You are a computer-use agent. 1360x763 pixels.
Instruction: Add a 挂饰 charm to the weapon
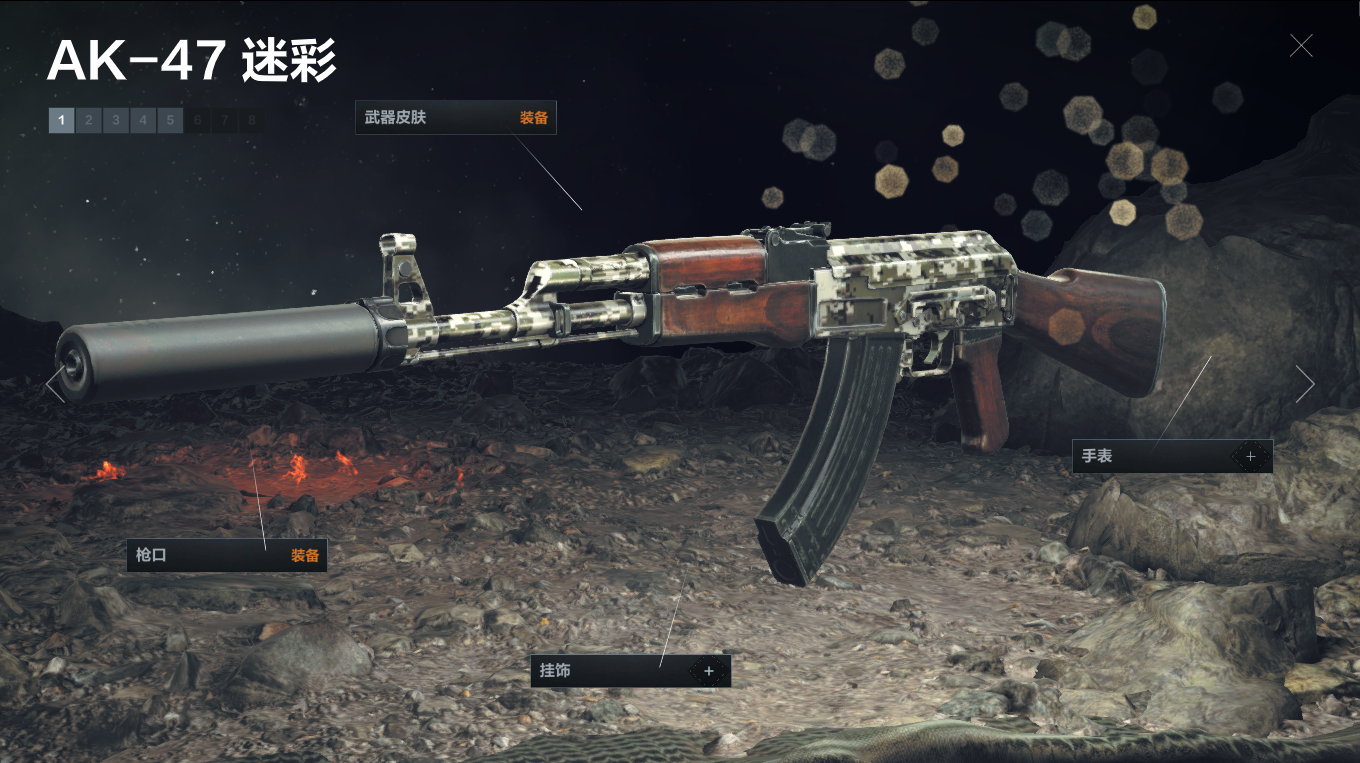[709, 671]
